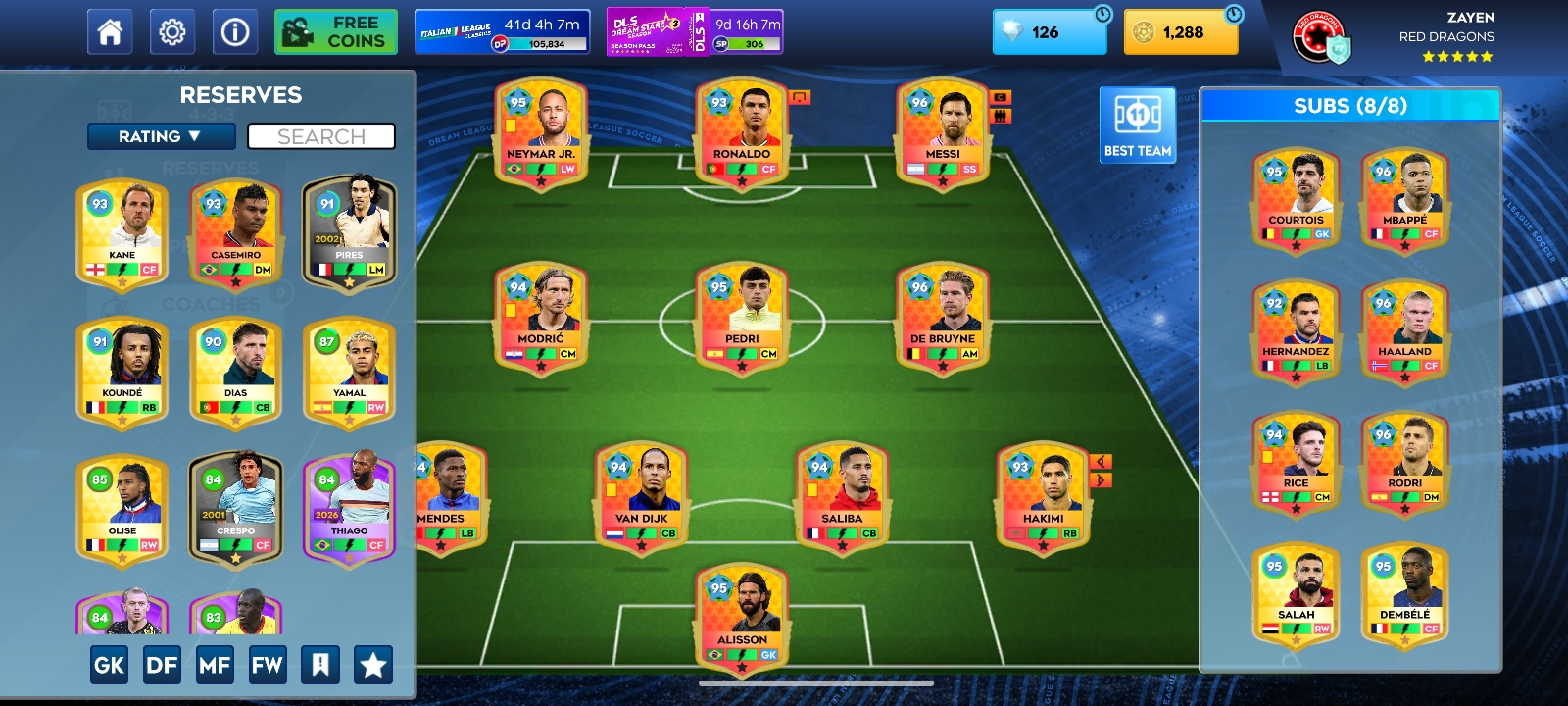Filter reserves by FW position
This screenshot has height=706, width=1568.
click(x=268, y=664)
